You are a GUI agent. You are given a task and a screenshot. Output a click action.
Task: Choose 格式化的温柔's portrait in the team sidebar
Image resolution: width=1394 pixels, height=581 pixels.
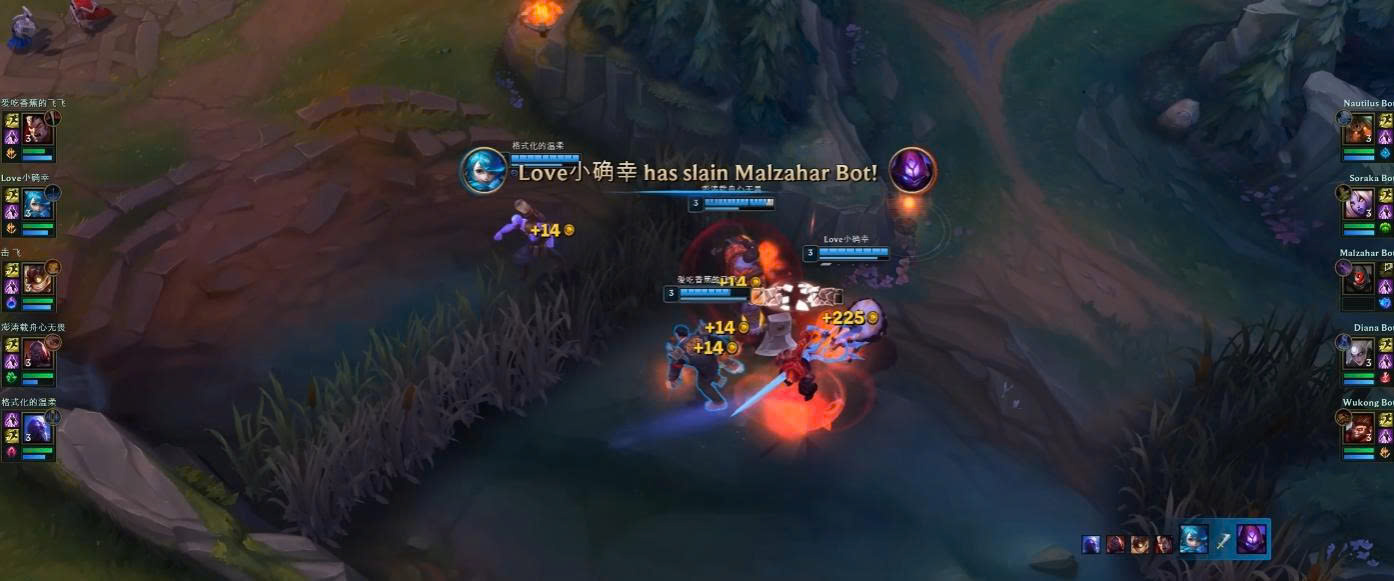point(37,428)
